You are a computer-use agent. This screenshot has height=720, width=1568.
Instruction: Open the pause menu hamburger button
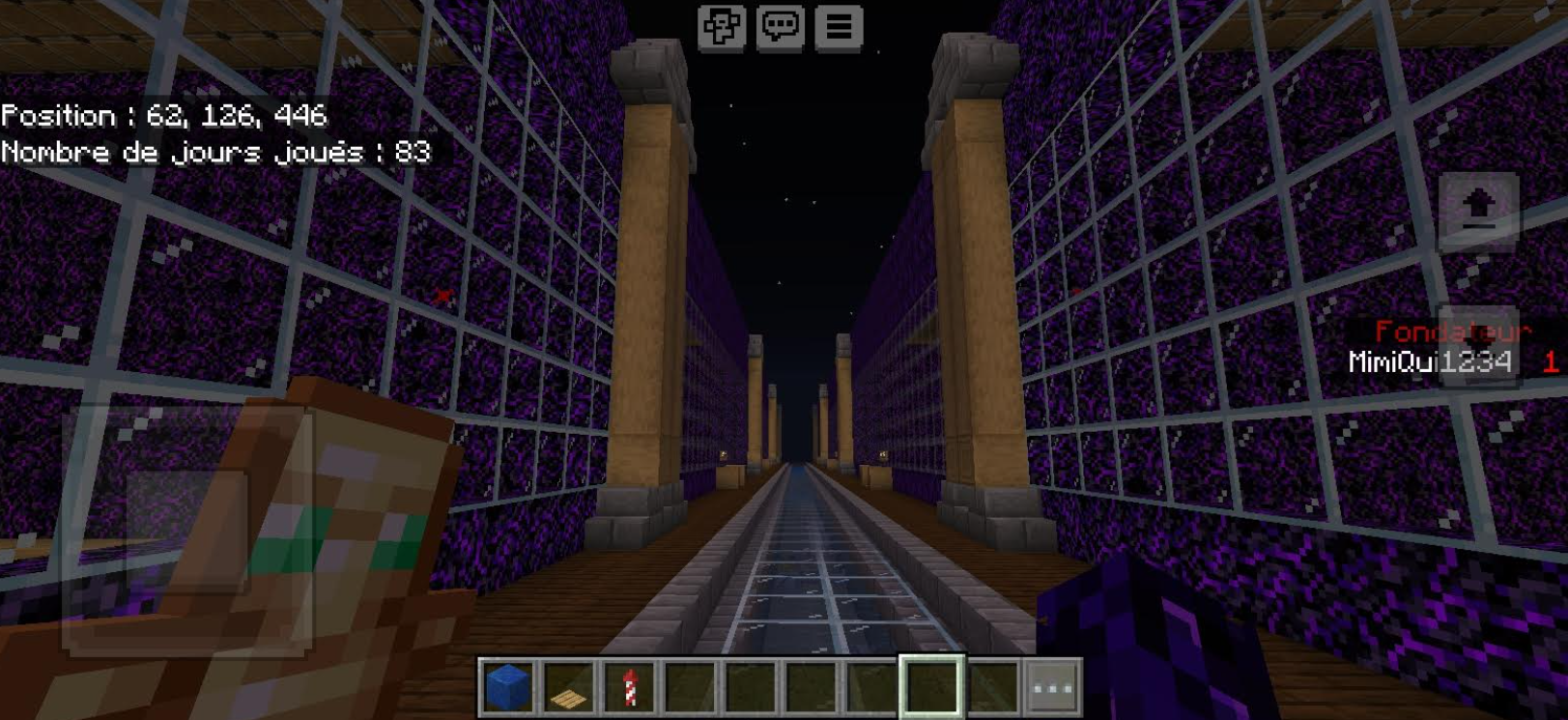839,27
